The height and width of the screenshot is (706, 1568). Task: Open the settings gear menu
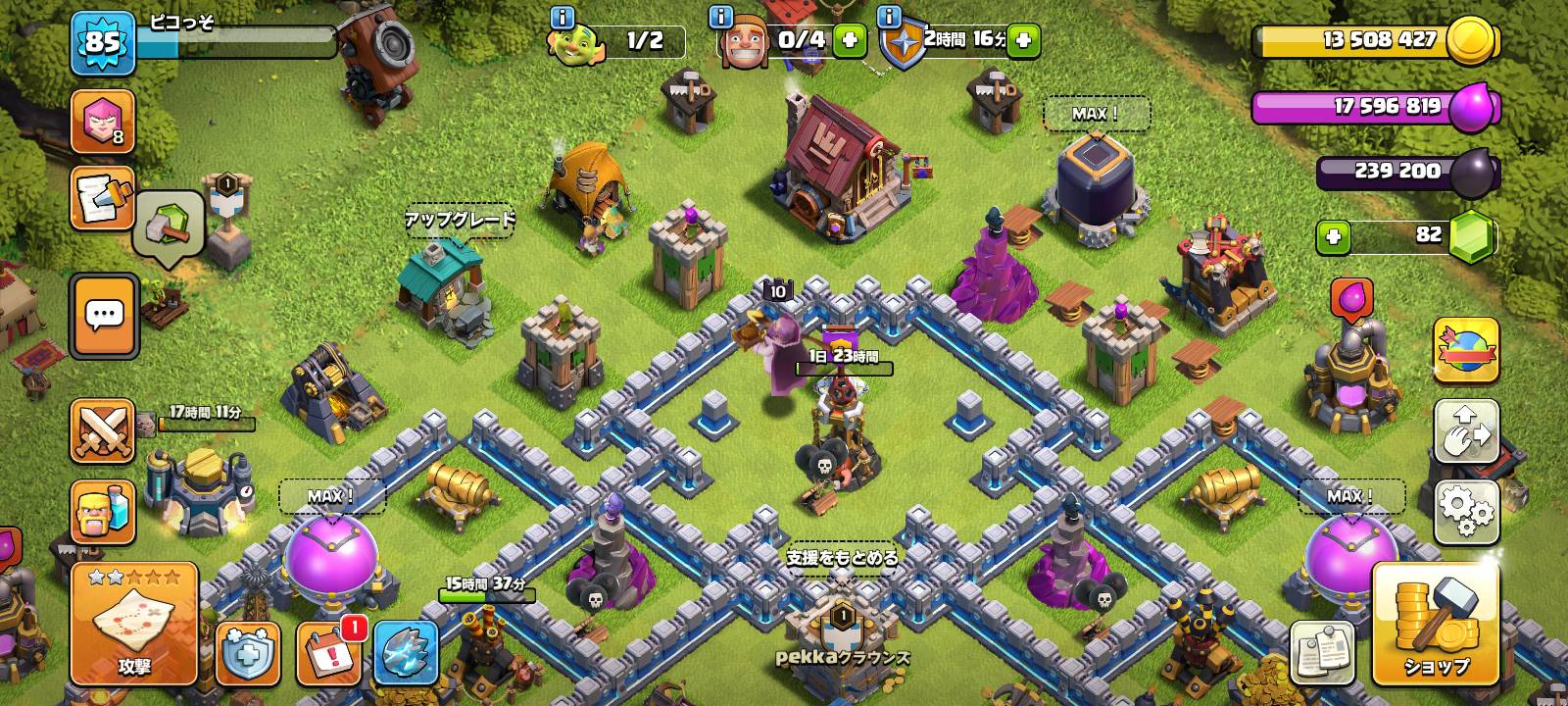1466,511
